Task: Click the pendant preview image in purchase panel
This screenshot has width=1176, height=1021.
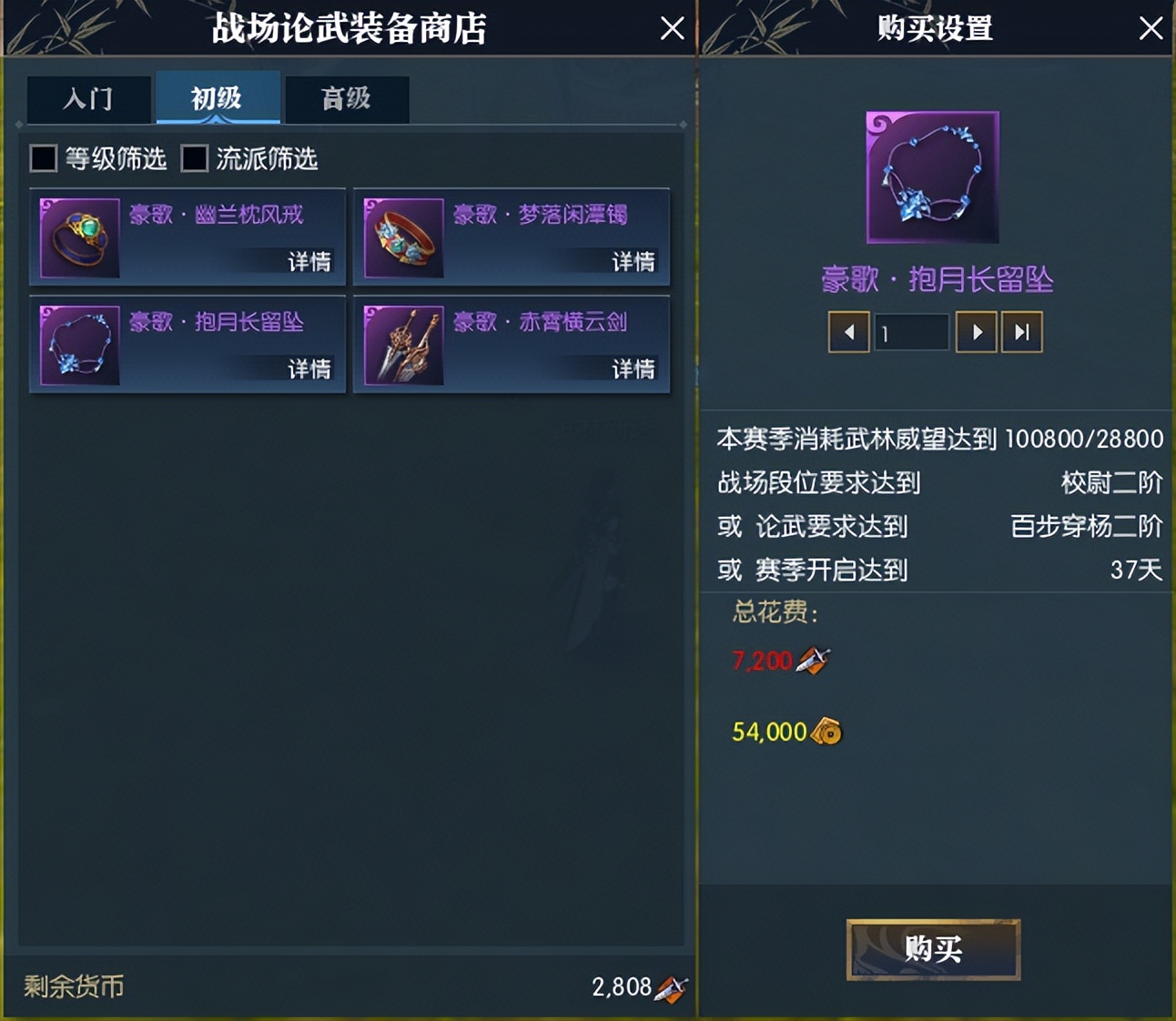Action: pyautogui.click(x=931, y=176)
